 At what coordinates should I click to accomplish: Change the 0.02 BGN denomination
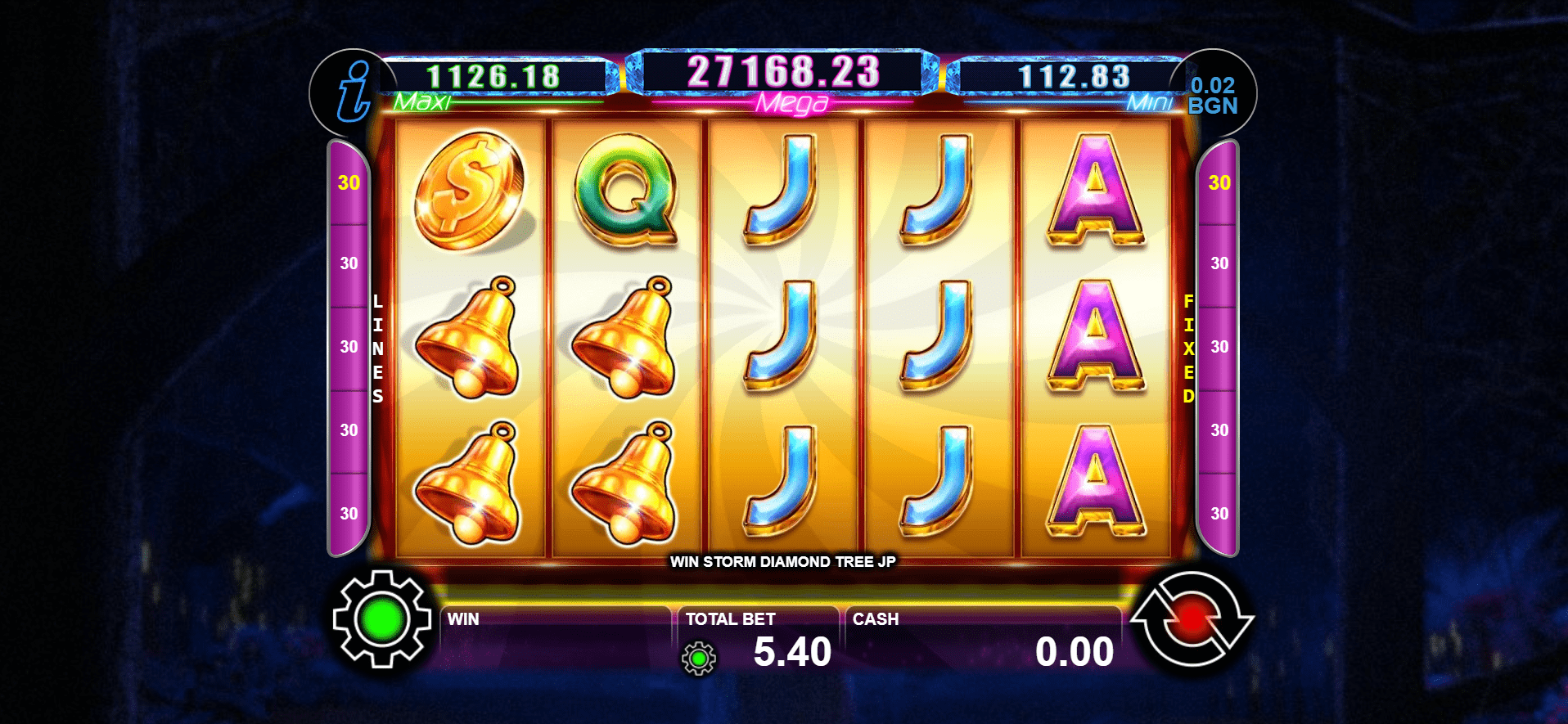click(x=1212, y=96)
